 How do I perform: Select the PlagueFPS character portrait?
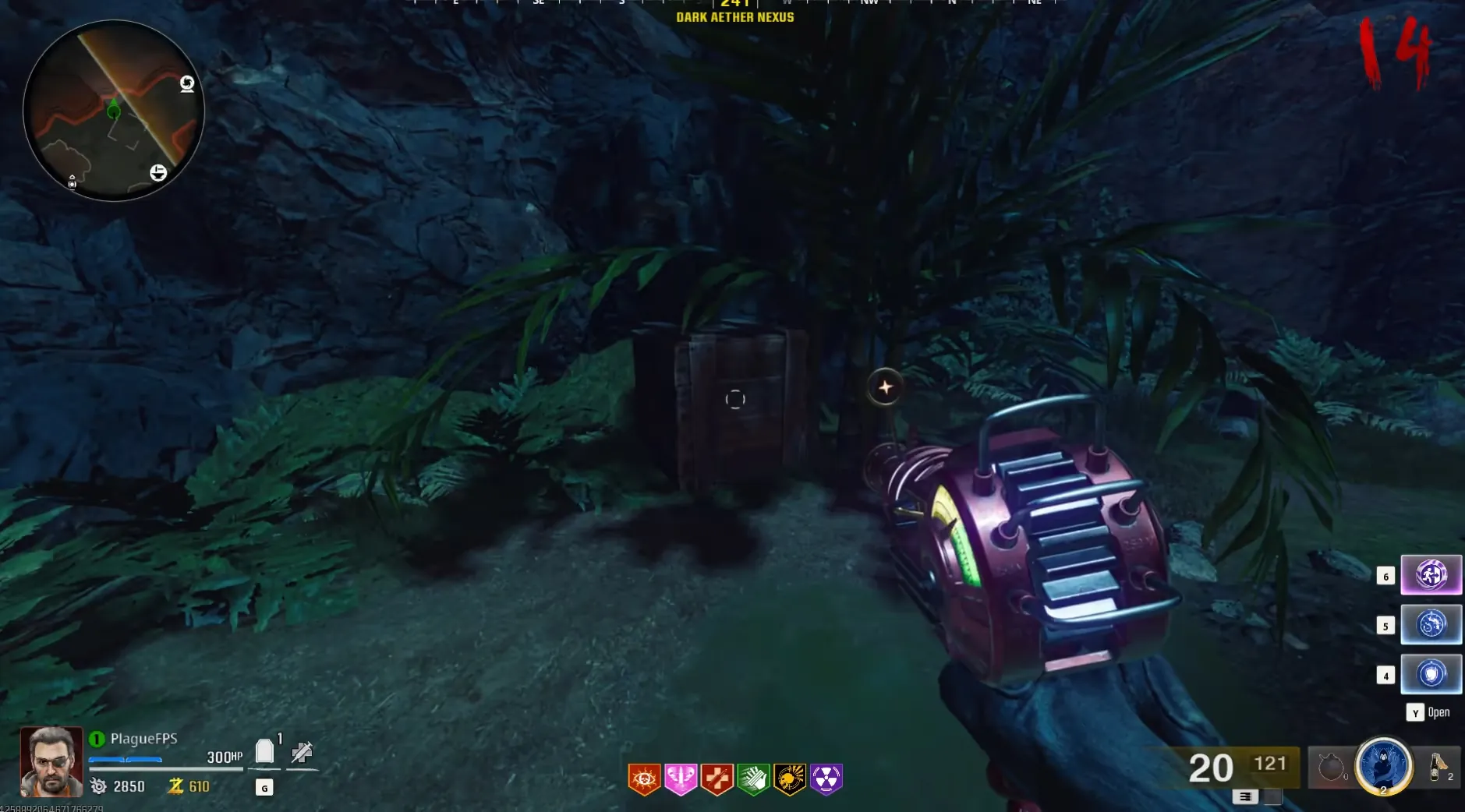tap(51, 761)
